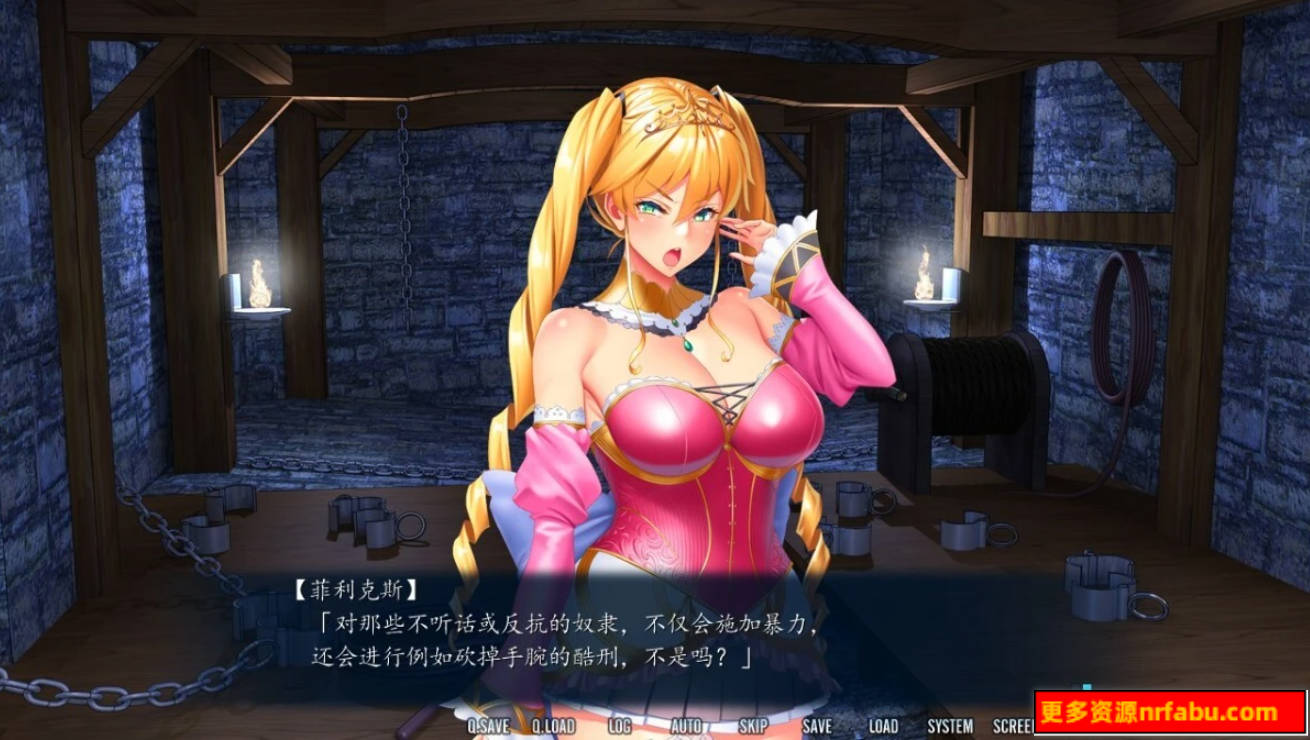Click the dungeon background to progress dialogue
This screenshot has height=740, width=1310.
coord(200,300)
